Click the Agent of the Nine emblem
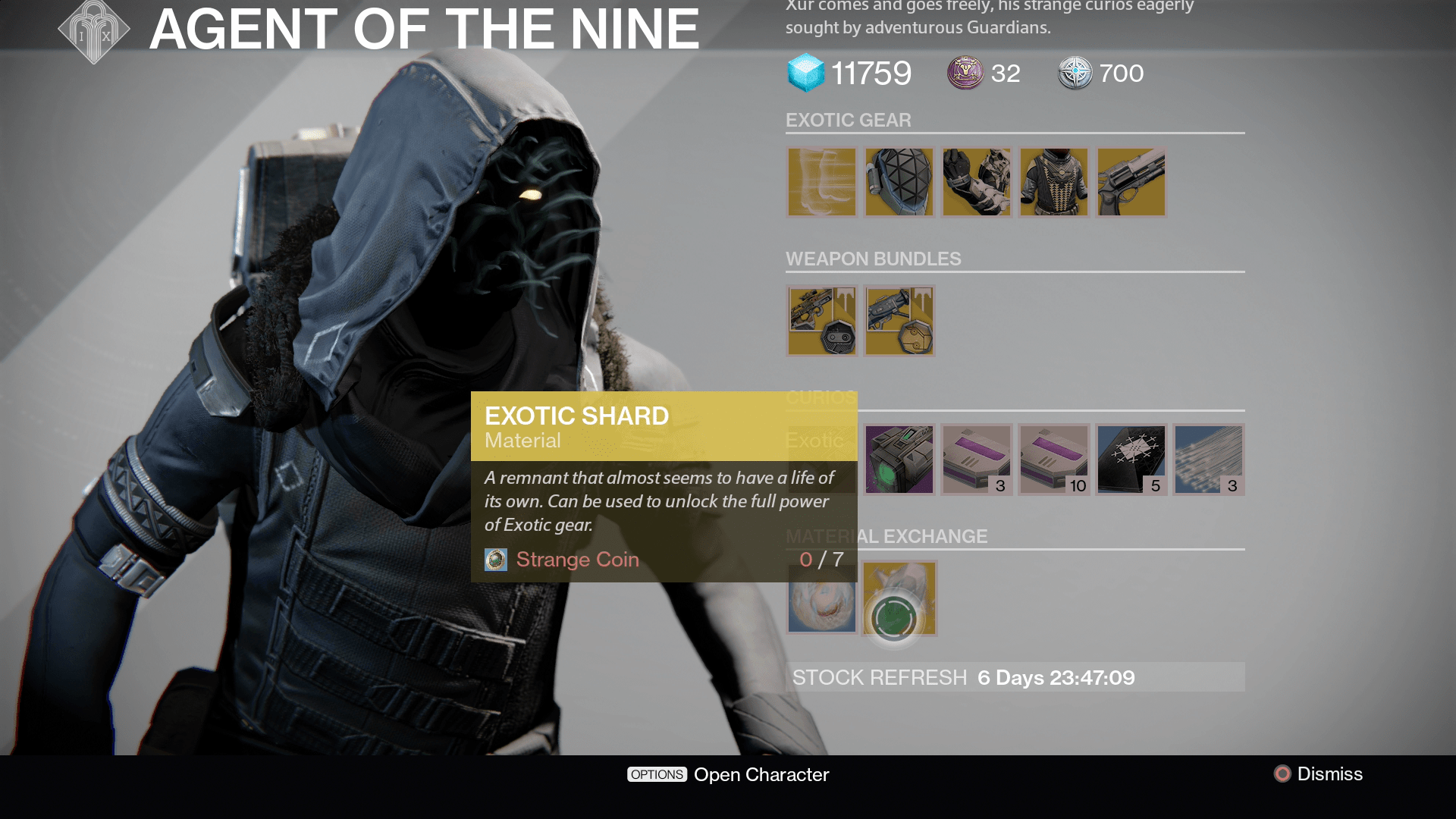The width and height of the screenshot is (1456, 819). [x=93, y=32]
